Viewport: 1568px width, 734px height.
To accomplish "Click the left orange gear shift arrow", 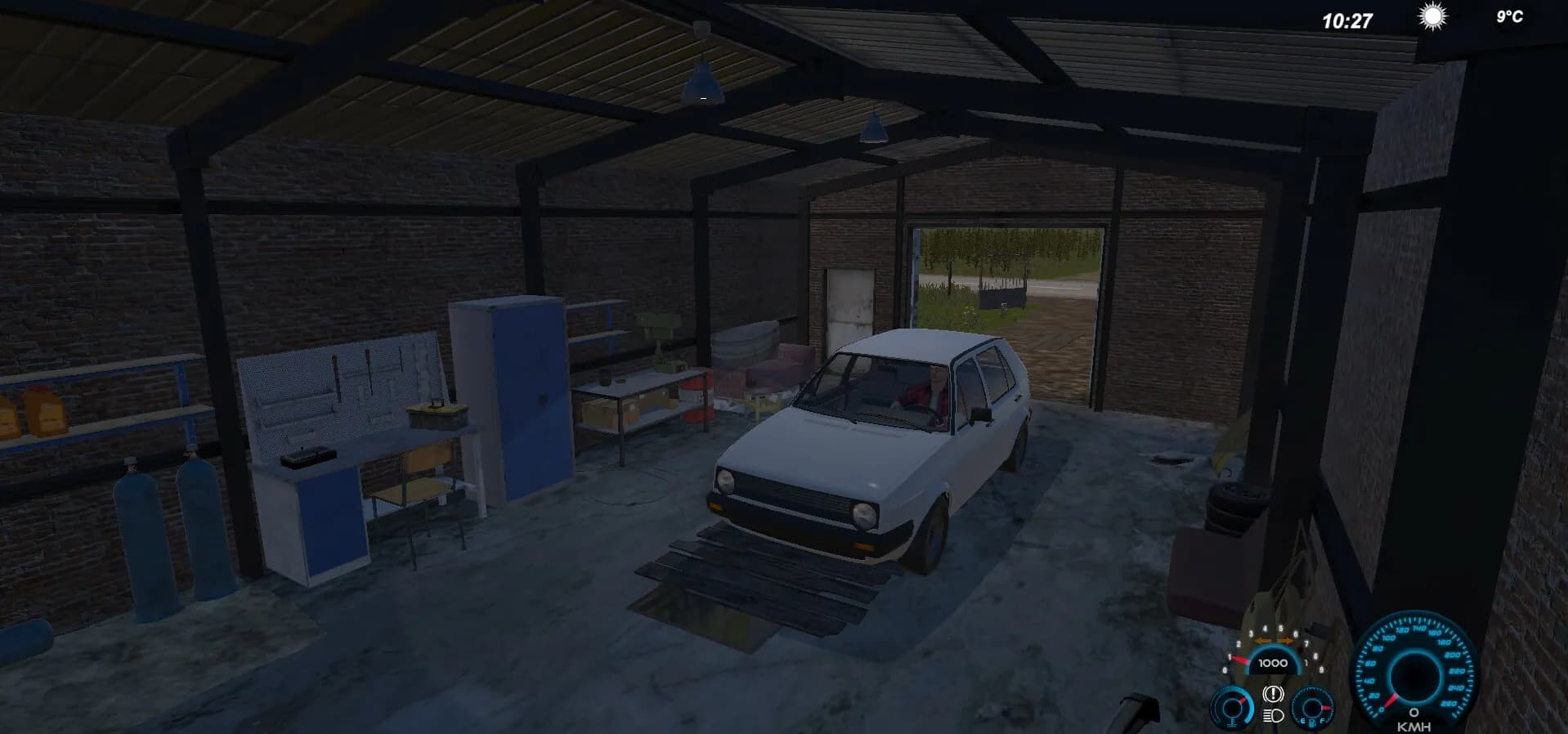I will tap(1265, 640).
